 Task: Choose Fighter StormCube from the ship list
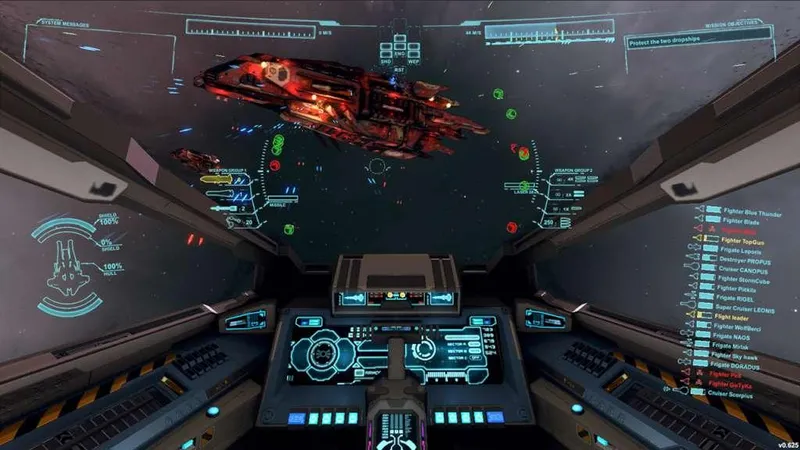coord(742,278)
